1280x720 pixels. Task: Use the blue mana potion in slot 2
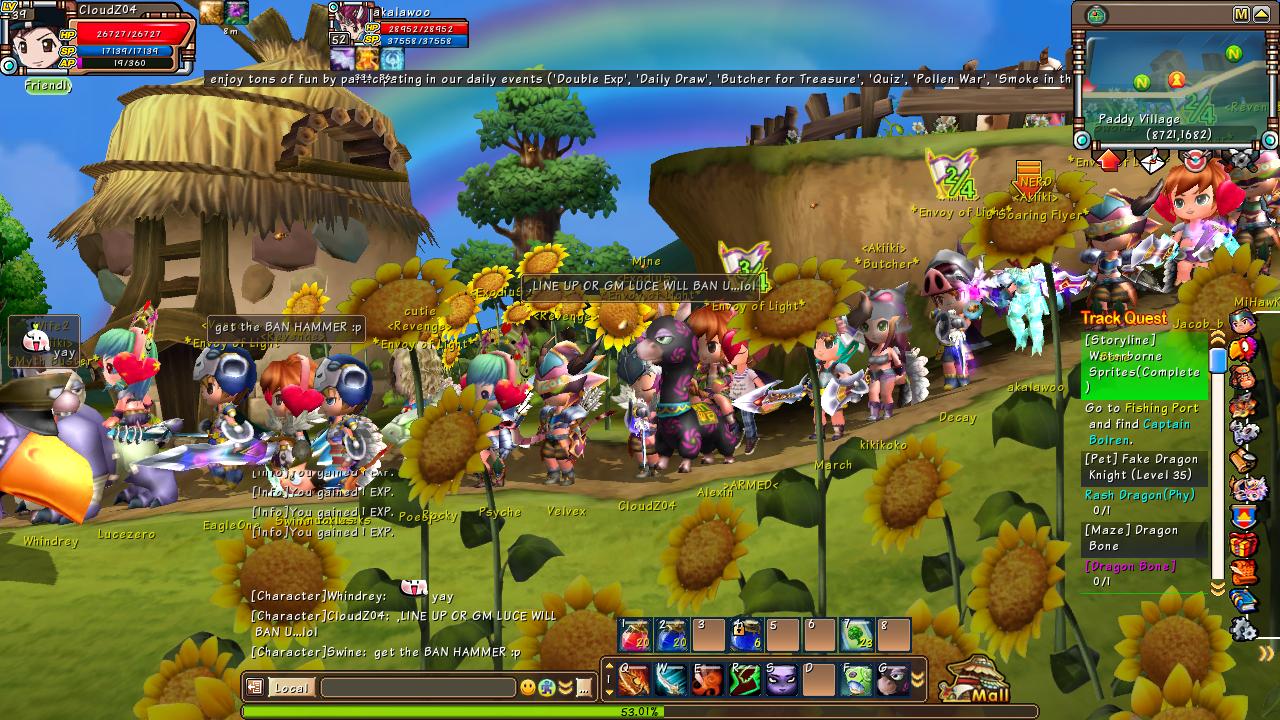tap(671, 635)
